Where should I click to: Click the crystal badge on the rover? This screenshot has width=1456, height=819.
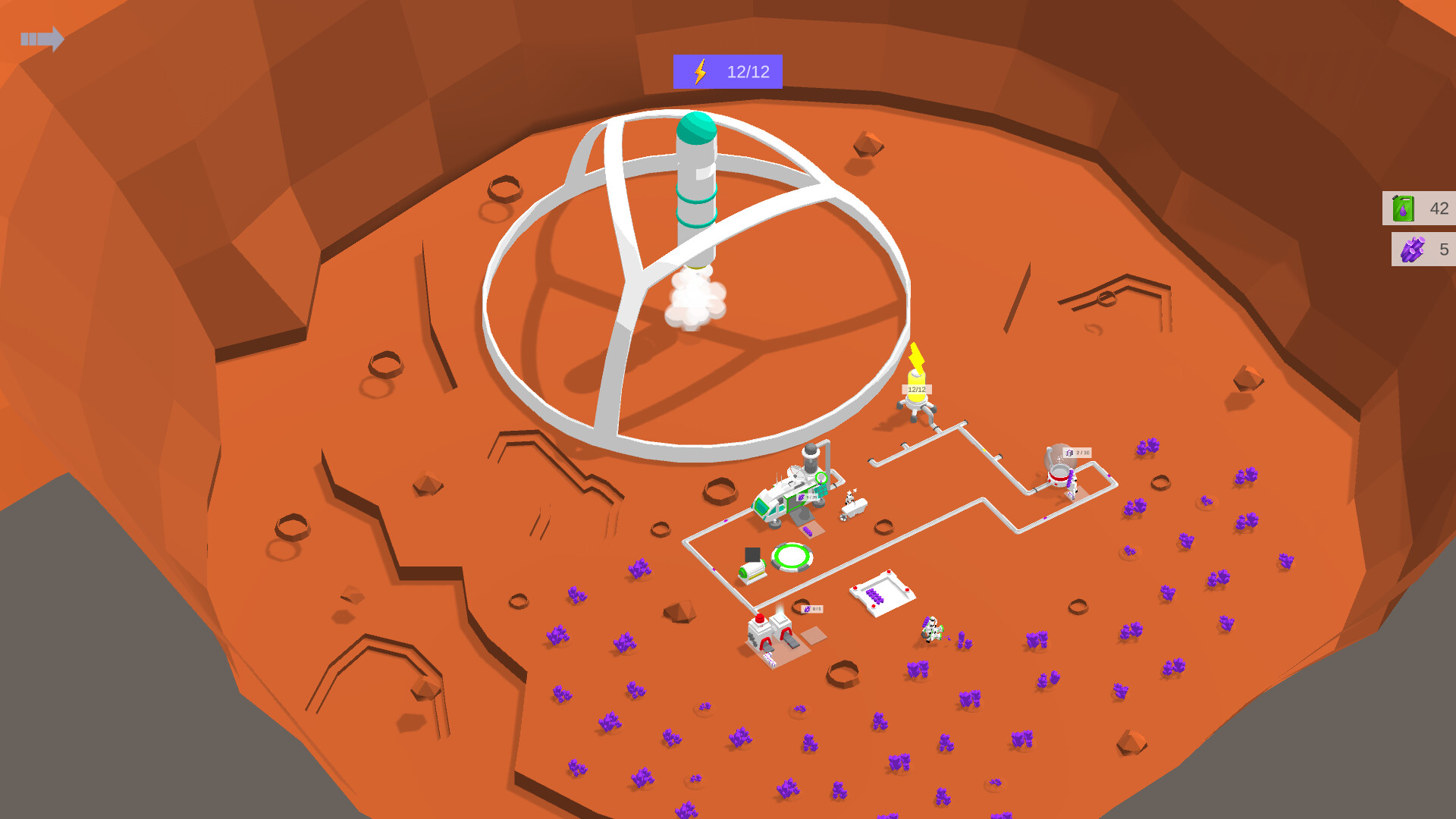click(x=801, y=497)
